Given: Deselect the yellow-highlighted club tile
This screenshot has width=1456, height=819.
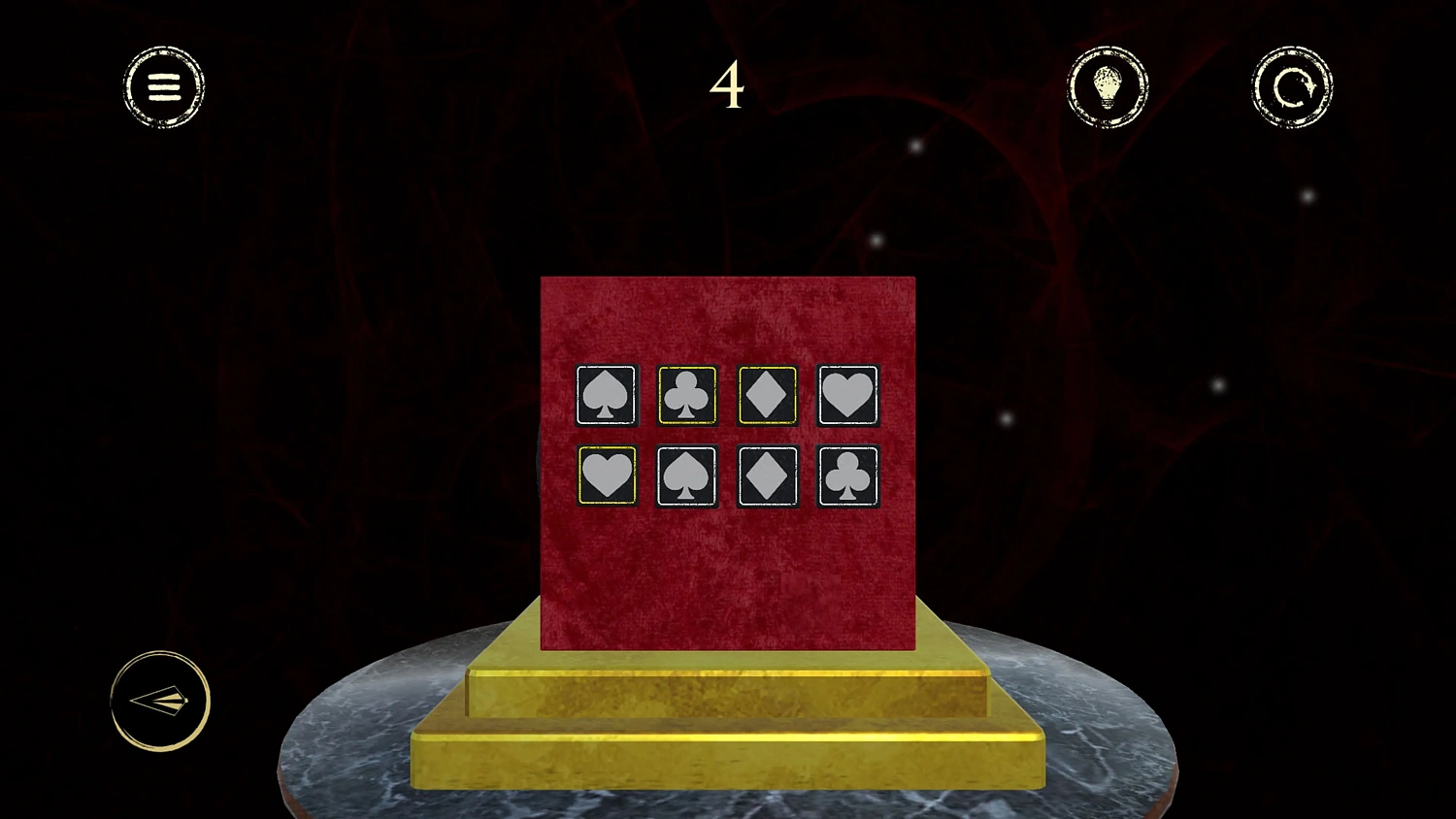Looking at the screenshot, I should [686, 395].
